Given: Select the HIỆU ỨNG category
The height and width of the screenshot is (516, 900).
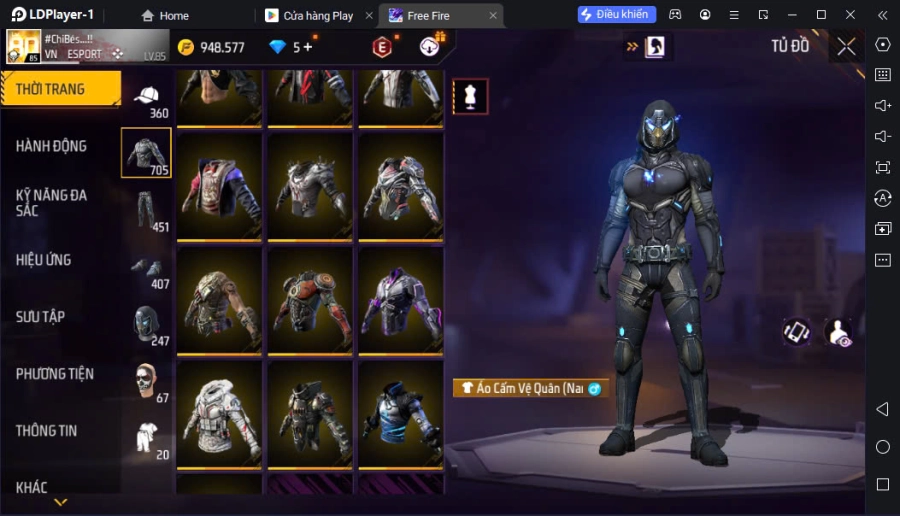Looking at the screenshot, I should [x=44, y=260].
